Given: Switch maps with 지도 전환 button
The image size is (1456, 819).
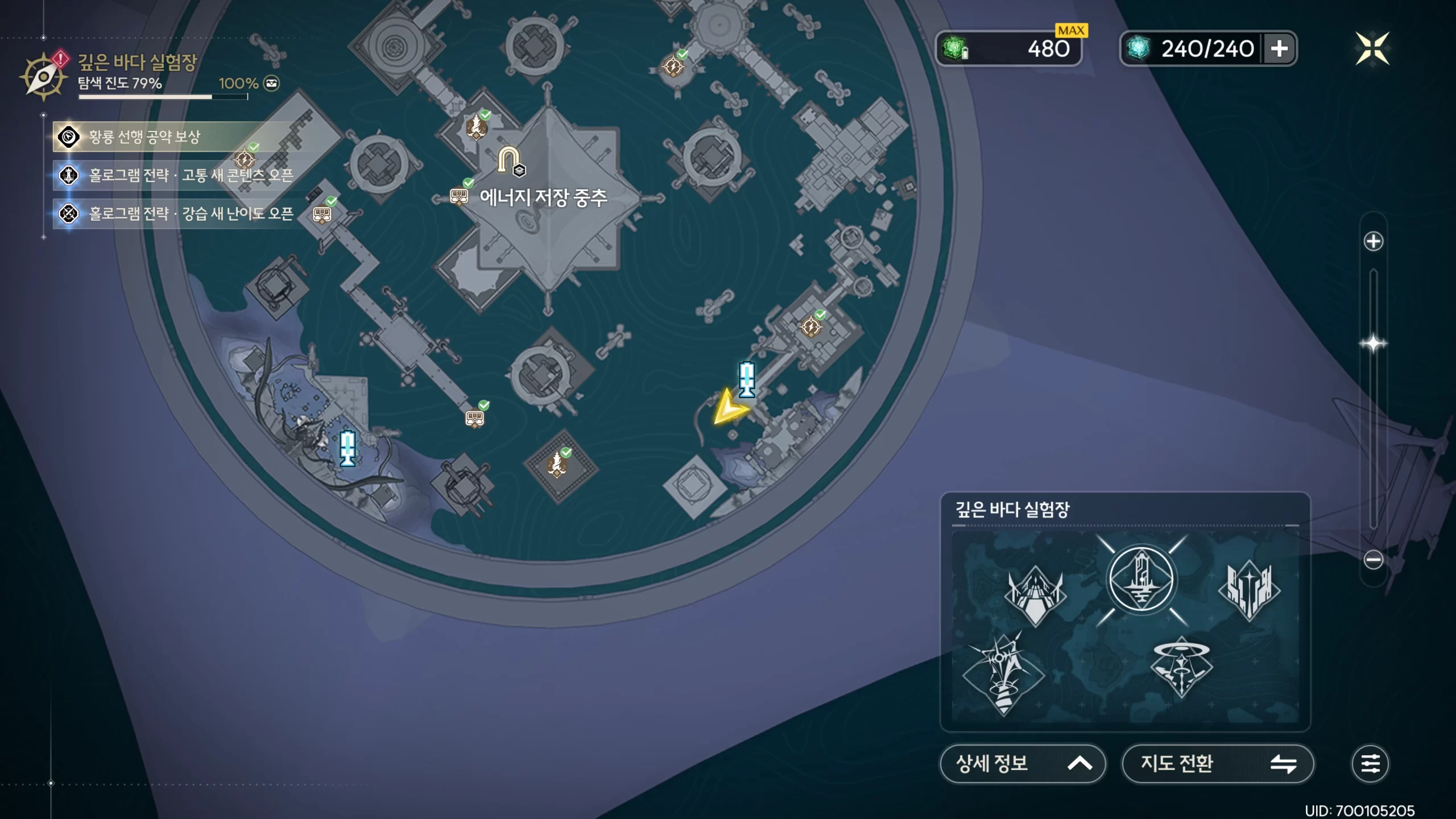Looking at the screenshot, I should 1217,763.
